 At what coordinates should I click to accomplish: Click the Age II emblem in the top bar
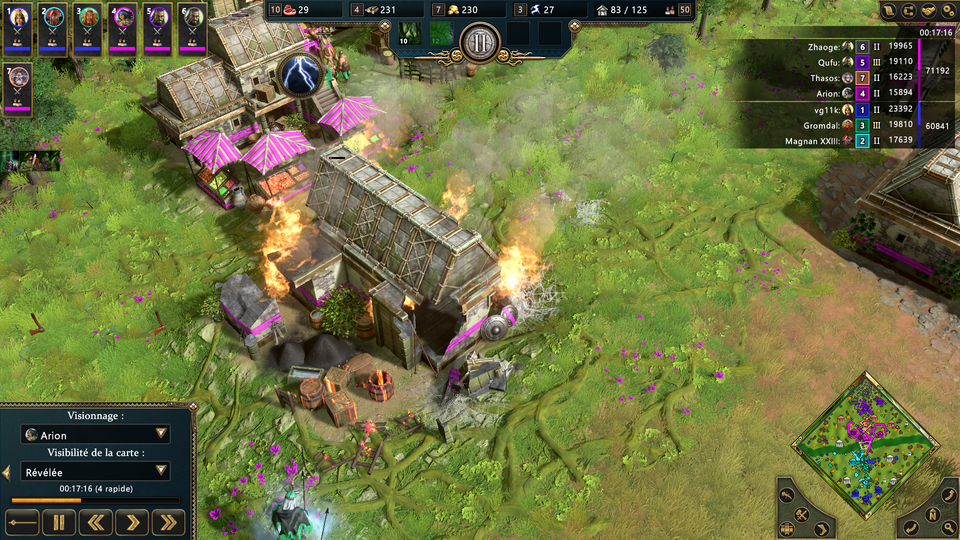(479, 43)
